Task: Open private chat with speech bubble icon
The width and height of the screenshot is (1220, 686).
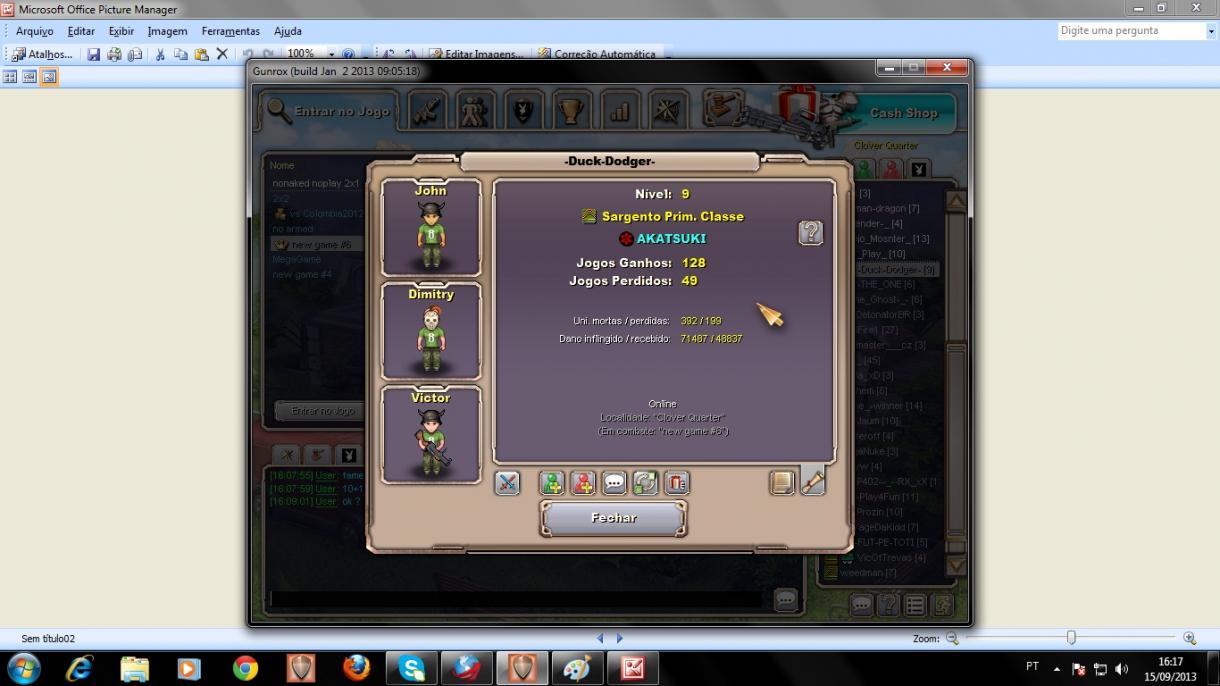Action: coord(614,483)
